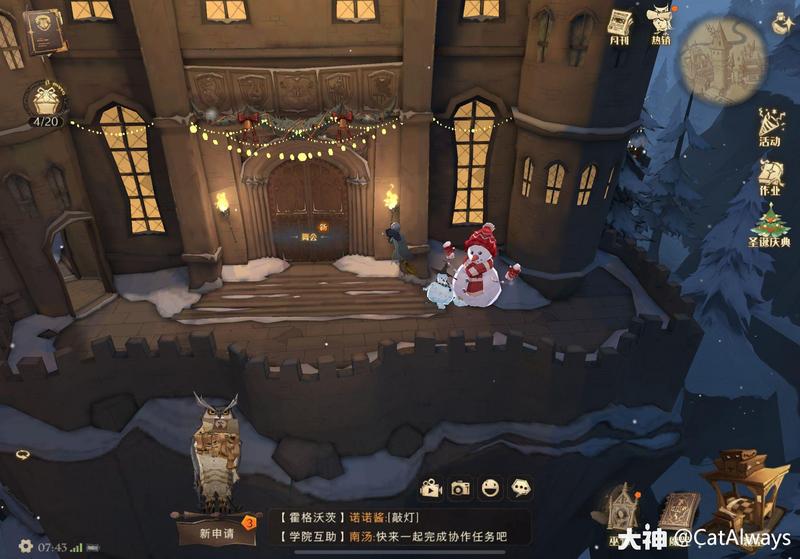Open the circular castle minimap
This screenshot has width=800, height=559.
pos(709,59)
